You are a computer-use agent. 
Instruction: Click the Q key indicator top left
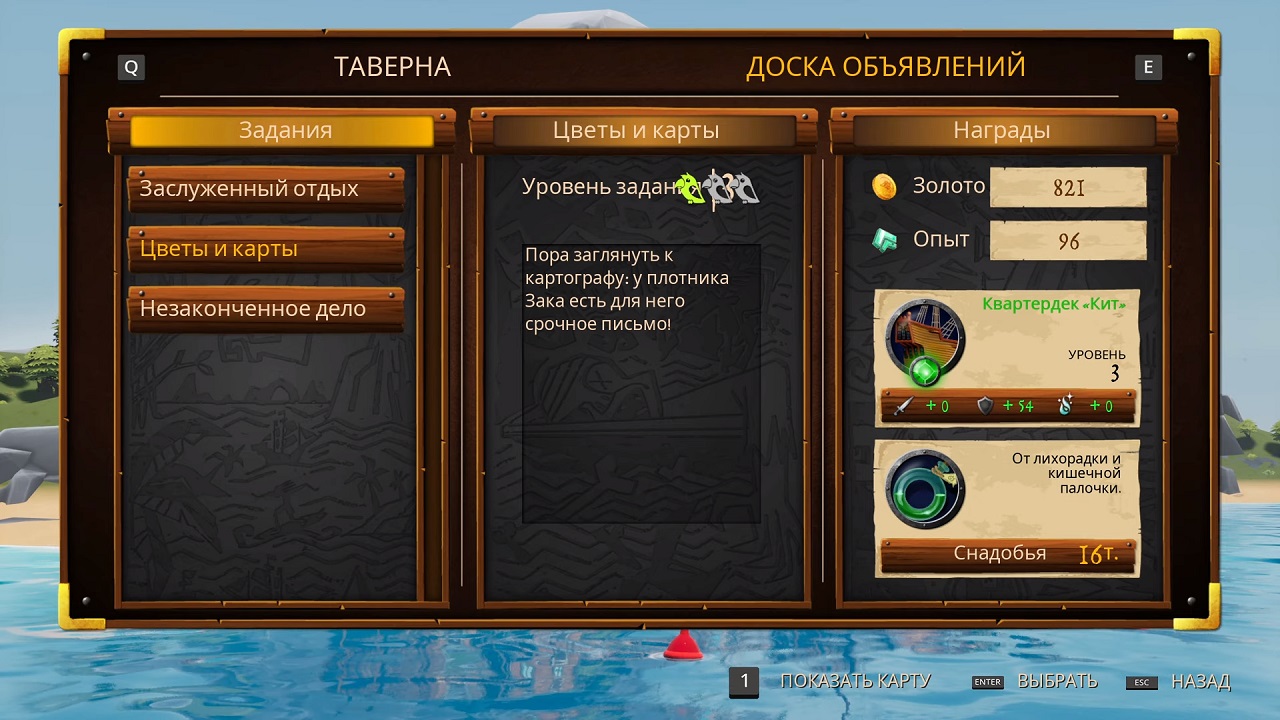pyautogui.click(x=131, y=67)
